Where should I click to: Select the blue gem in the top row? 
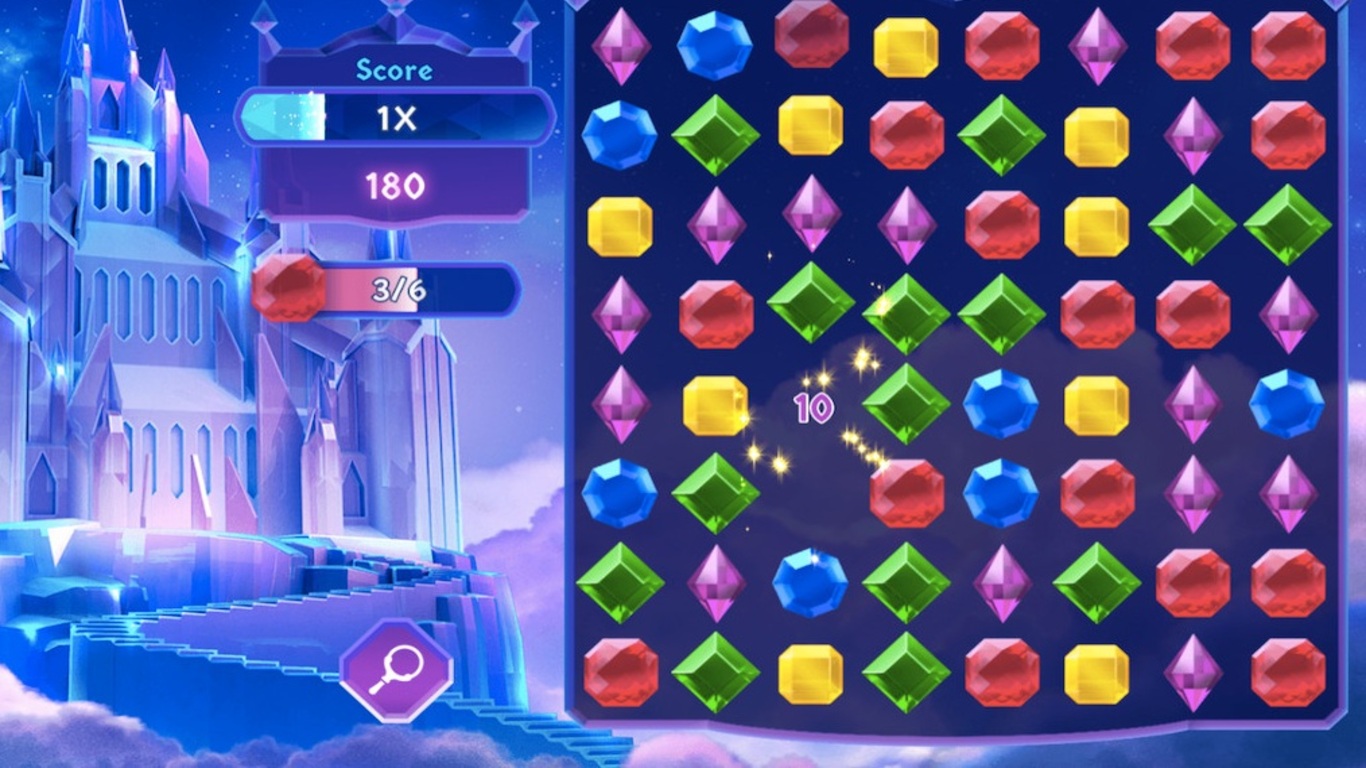(714, 45)
